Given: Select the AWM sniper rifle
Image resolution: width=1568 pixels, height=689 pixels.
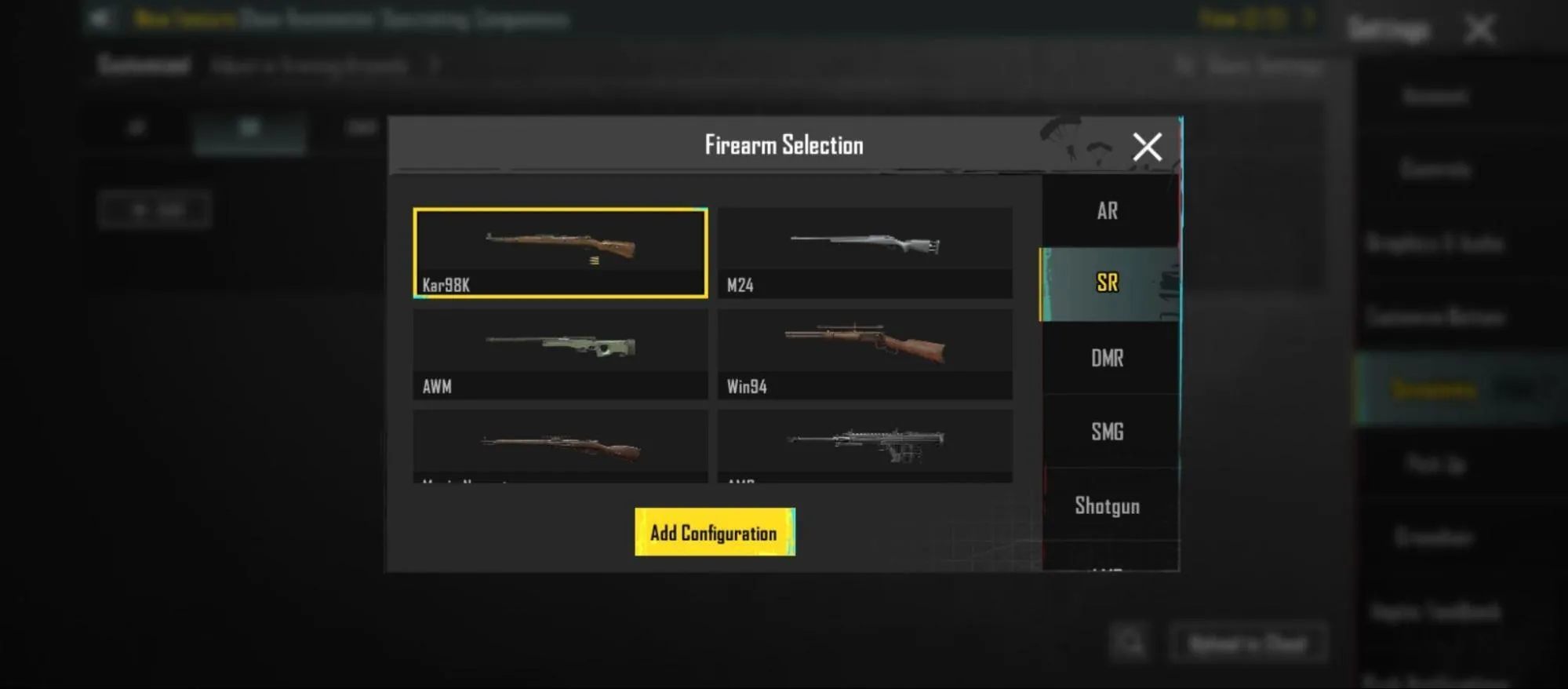Looking at the screenshot, I should [x=558, y=352].
